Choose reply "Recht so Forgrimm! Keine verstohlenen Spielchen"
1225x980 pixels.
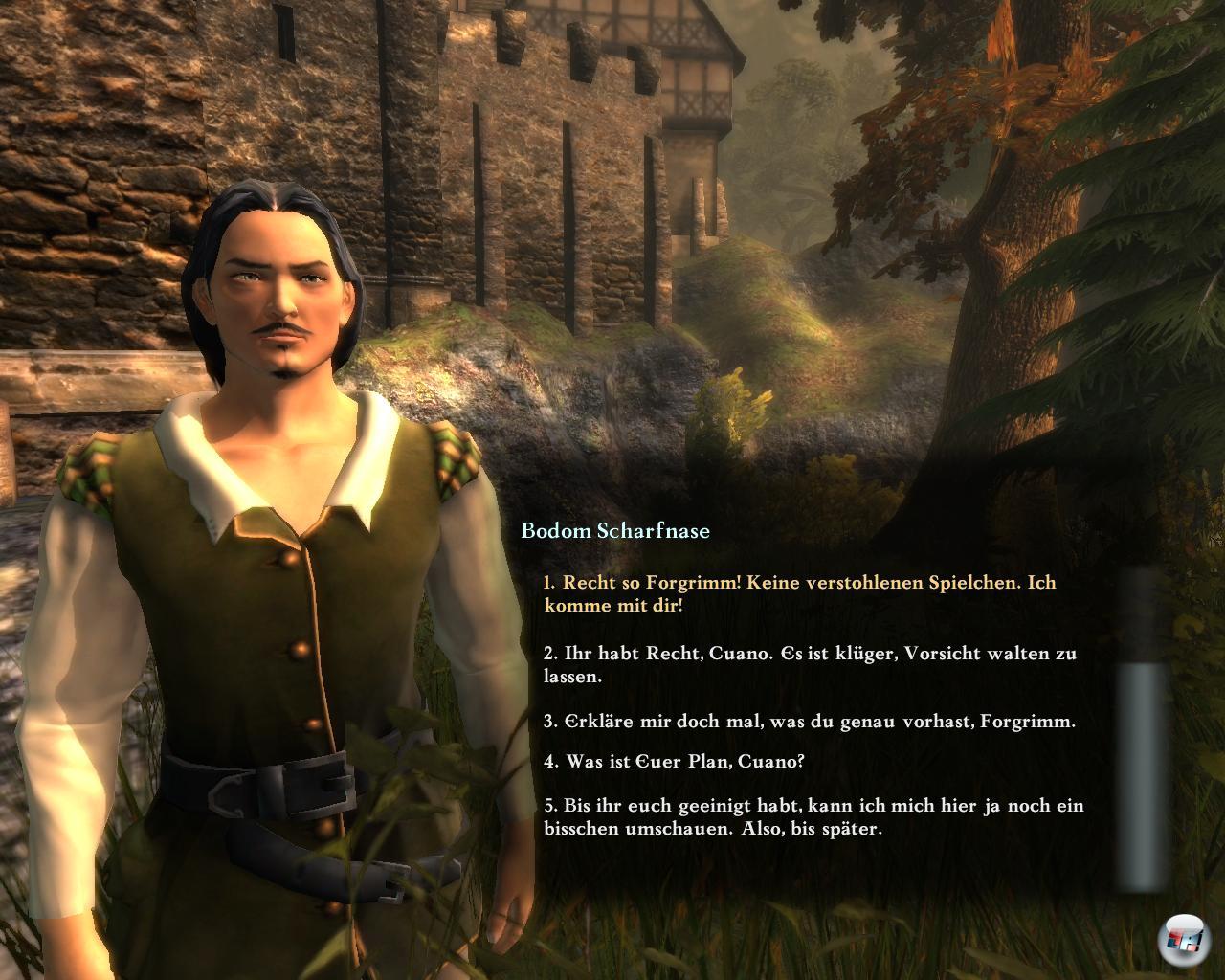pyautogui.click(x=799, y=593)
